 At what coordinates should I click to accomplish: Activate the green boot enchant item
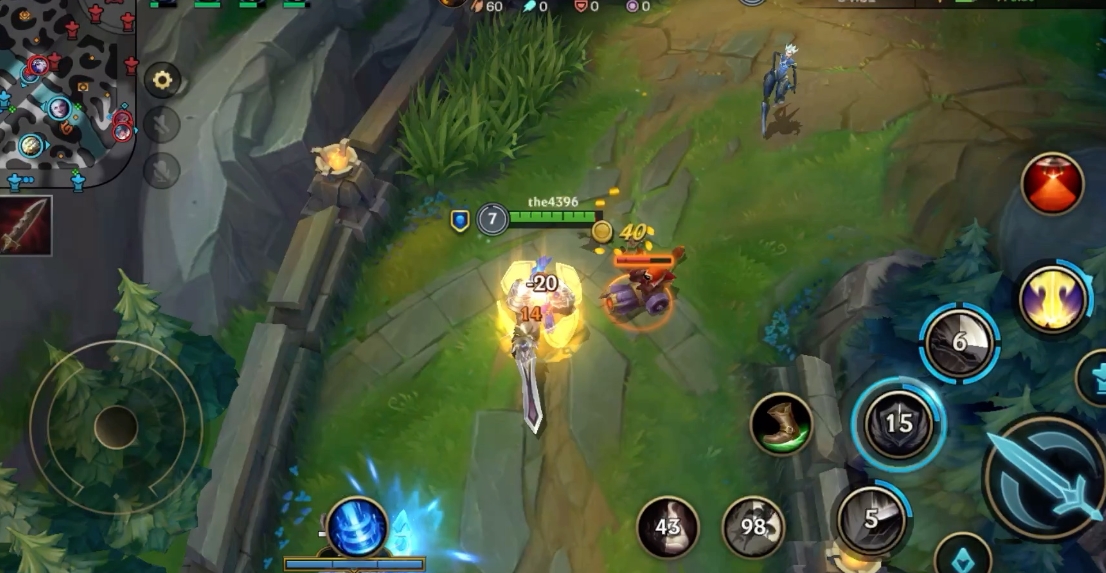(x=781, y=424)
